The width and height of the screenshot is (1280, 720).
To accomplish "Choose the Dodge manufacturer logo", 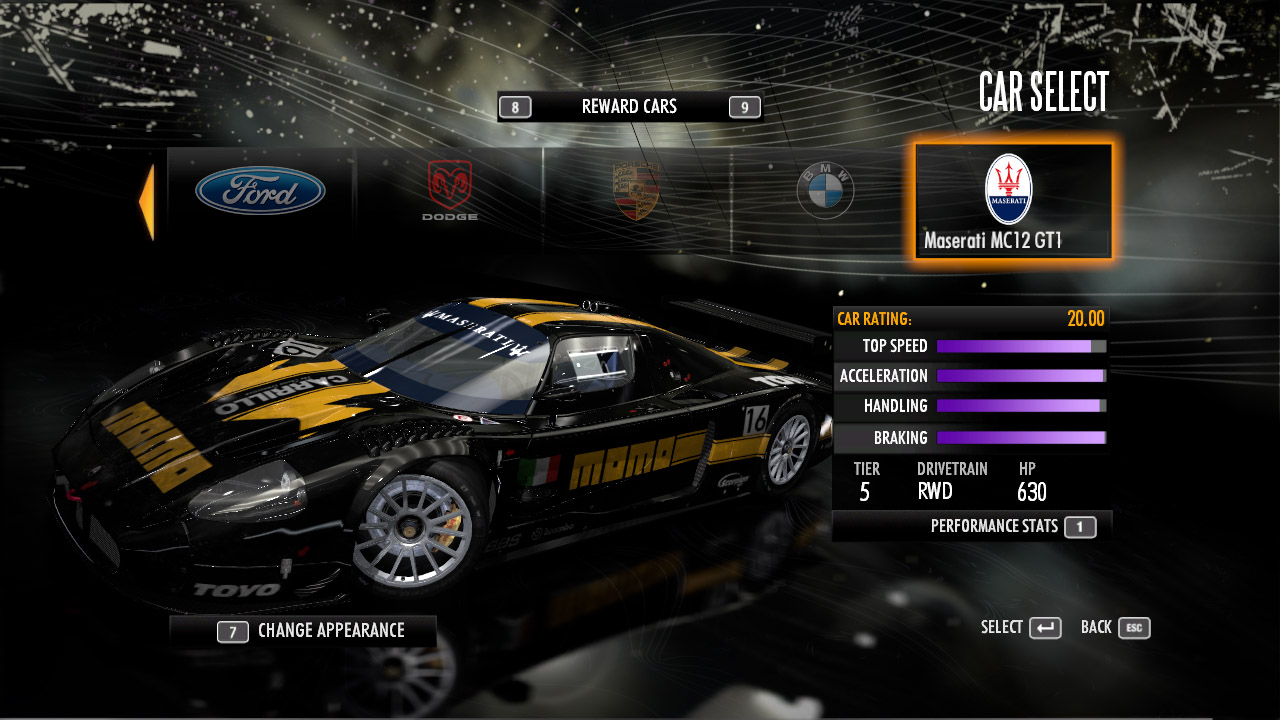I will [x=450, y=191].
